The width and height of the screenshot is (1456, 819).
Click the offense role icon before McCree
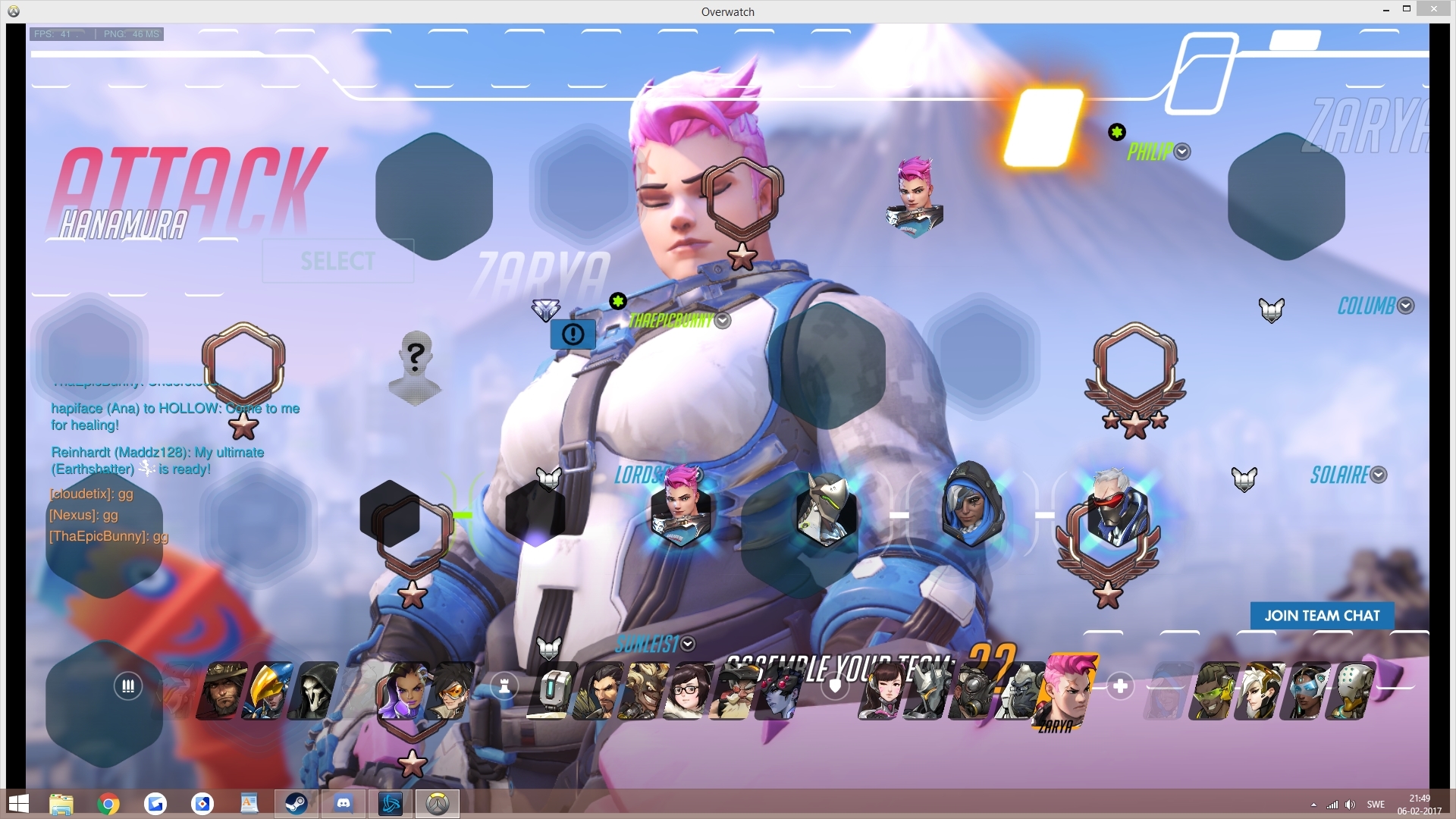pyautogui.click(x=127, y=686)
